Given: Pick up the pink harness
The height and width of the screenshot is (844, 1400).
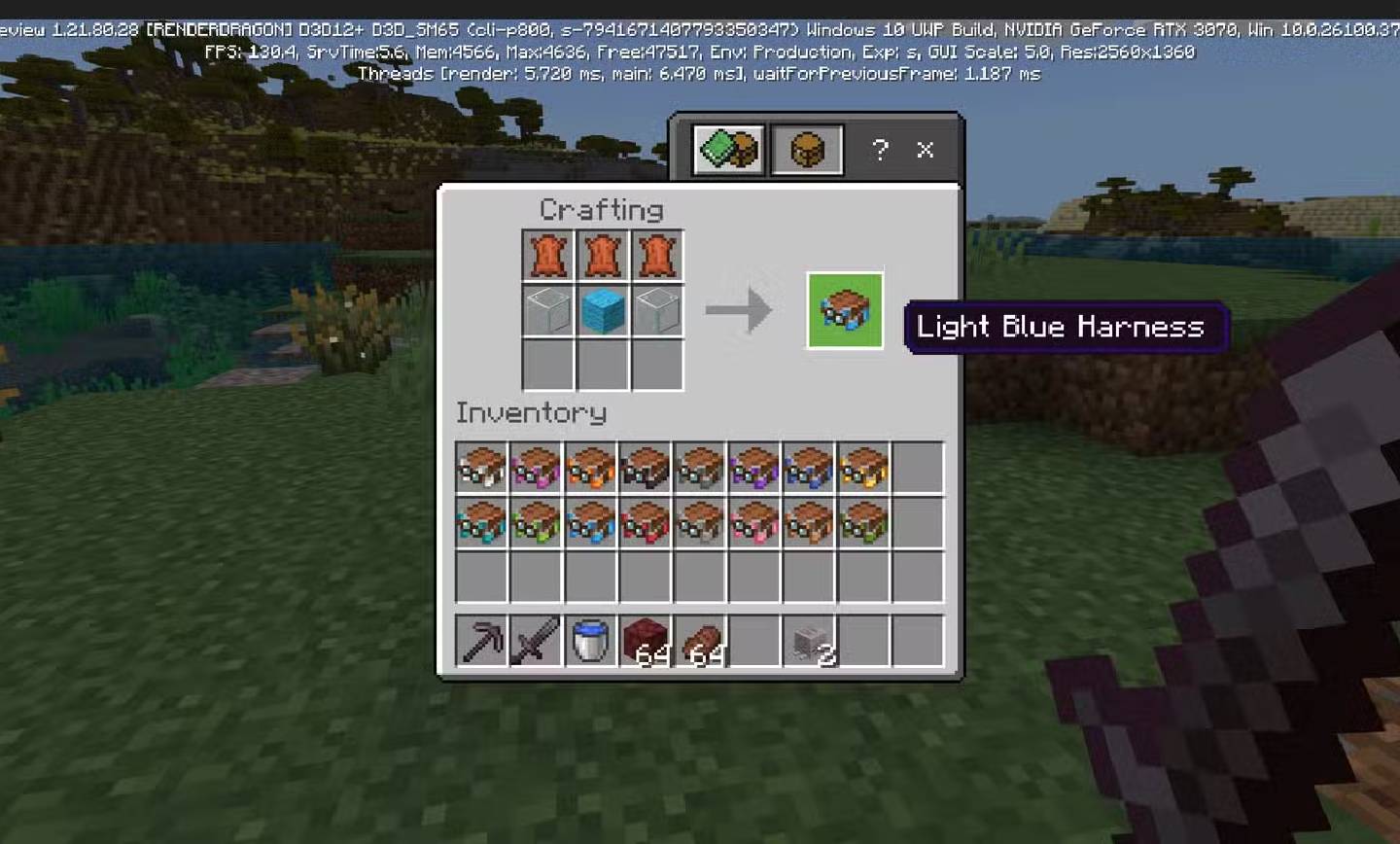Looking at the screenshot, I should (754, 523).
